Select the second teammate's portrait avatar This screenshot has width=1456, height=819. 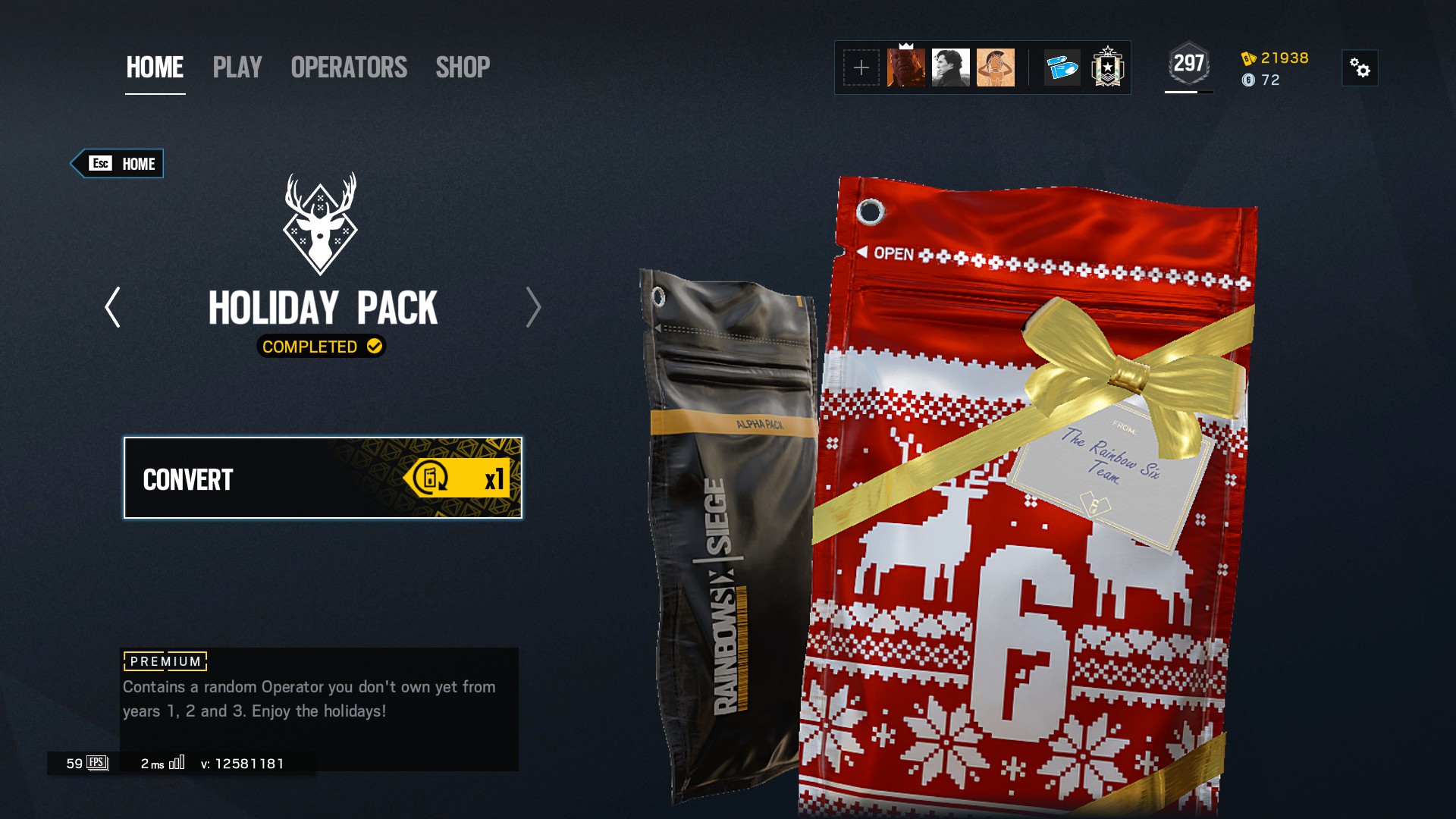(x=952, y=67)
